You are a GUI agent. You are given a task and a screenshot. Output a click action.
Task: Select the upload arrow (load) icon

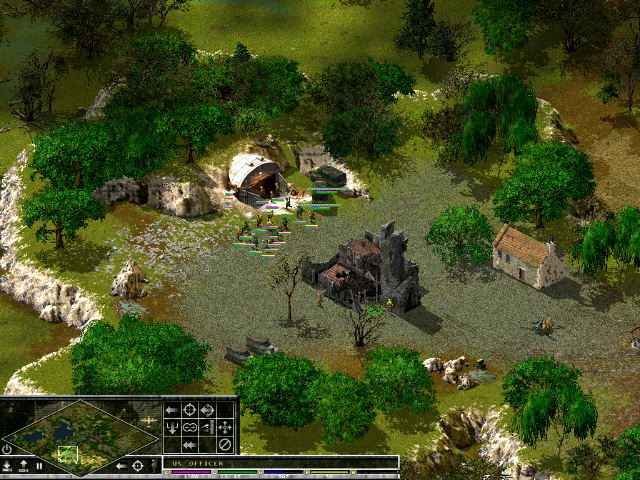[x=23, y=466]
